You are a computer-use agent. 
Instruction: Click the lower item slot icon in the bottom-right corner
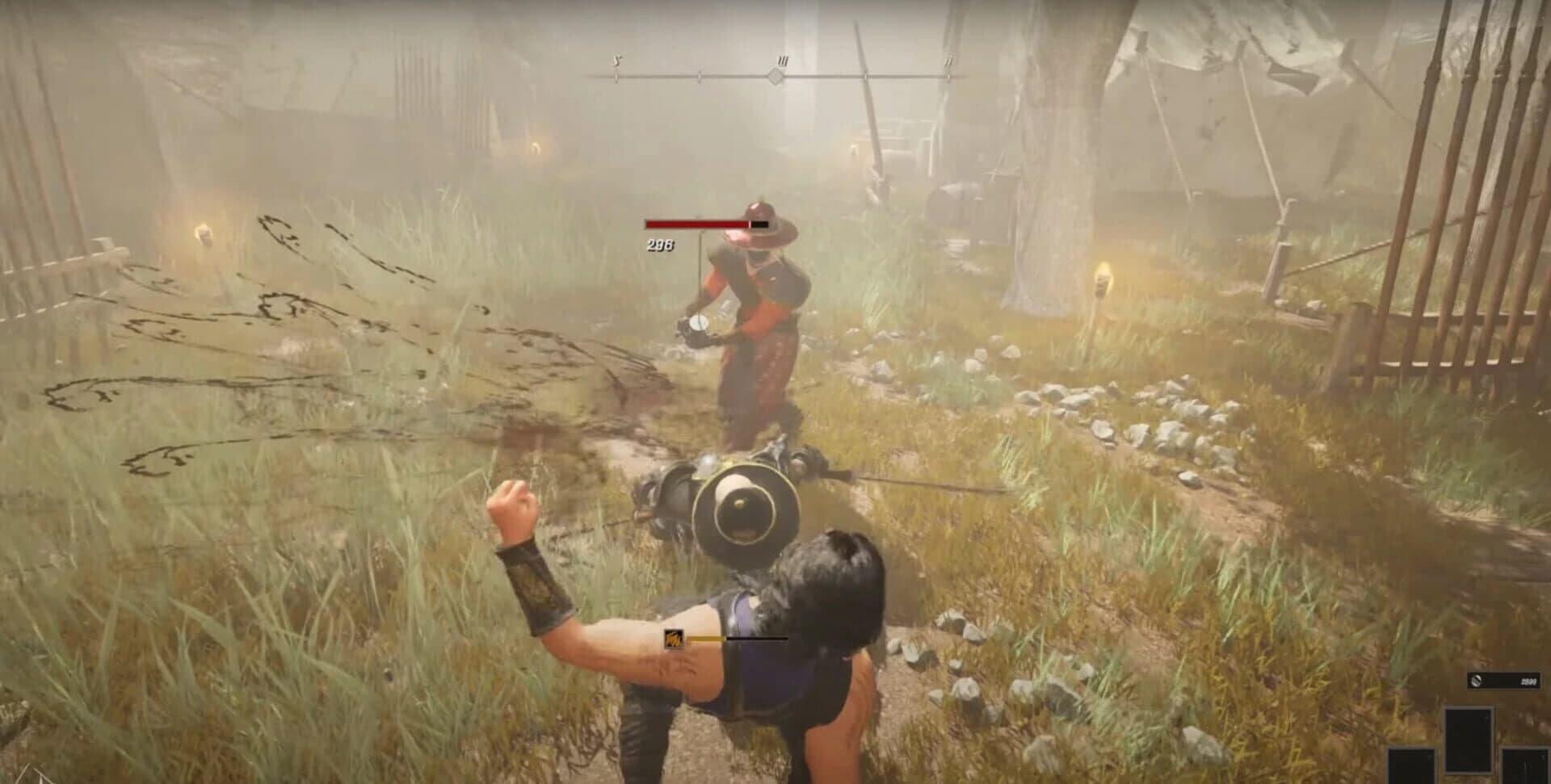(x=1525, y=767)
